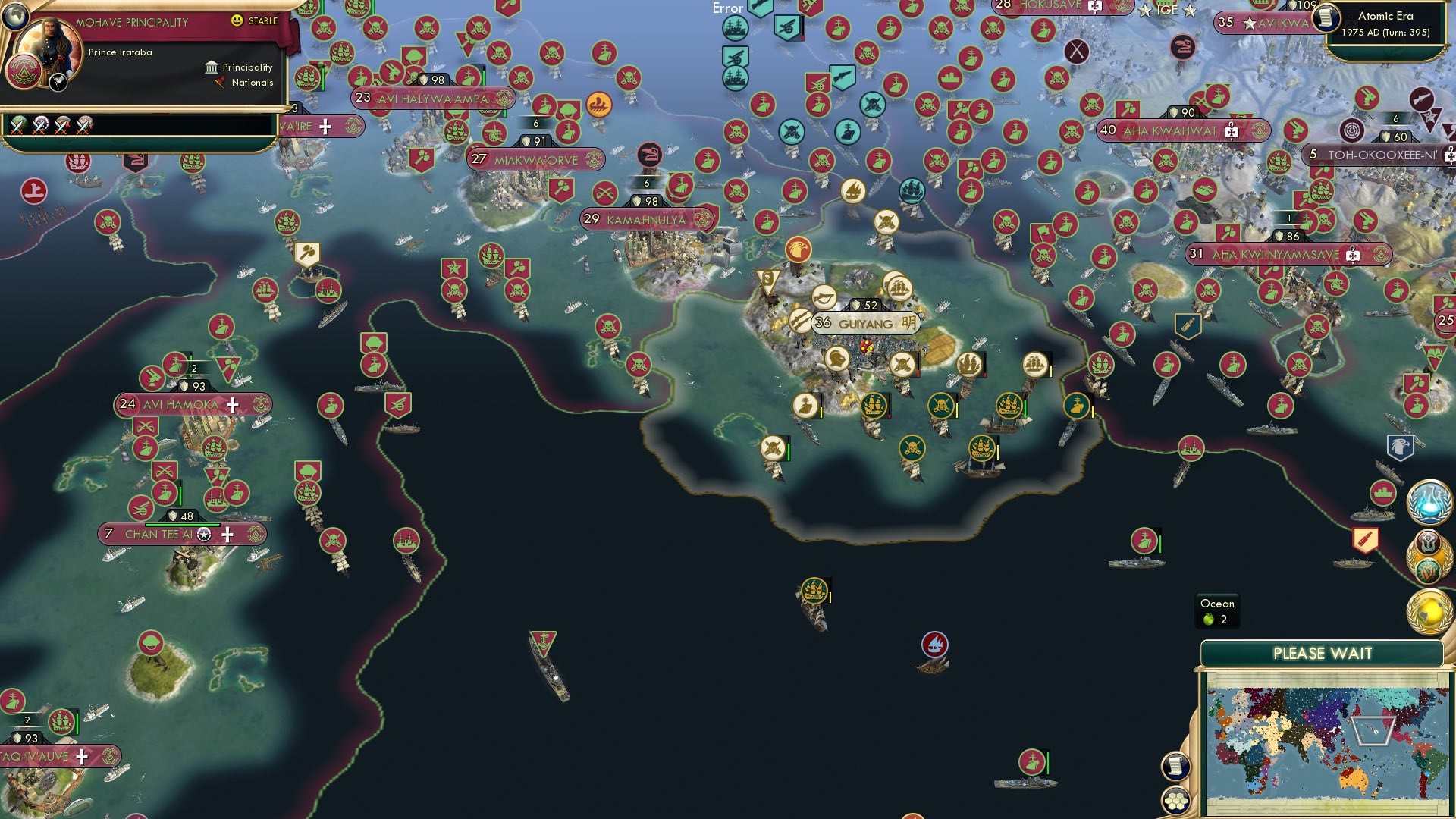Click the STABLE smiley face indicator

pyautogui.click(x=237, y=22)
